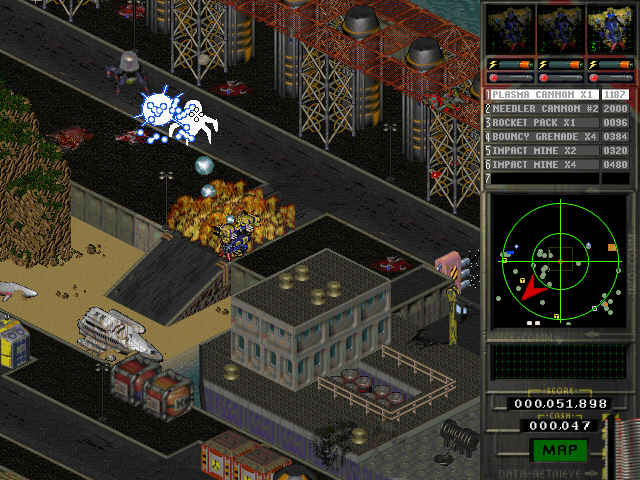Screen dimensions: 640x480
Task: Click the circular radar display
Action: (x=560, y=260)
